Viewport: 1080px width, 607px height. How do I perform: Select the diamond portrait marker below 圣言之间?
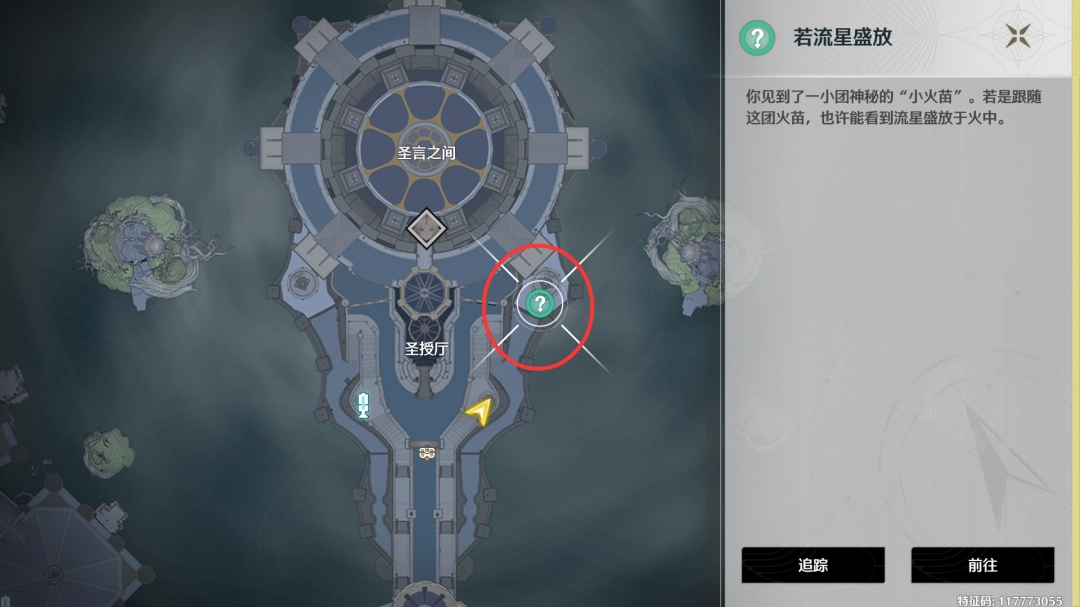tap(427, 228)
